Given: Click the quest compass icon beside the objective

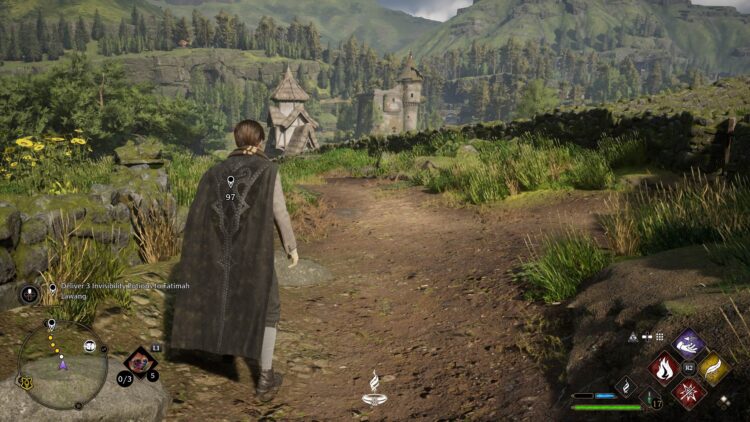Looking at the screenshot, I should [30, 293].
